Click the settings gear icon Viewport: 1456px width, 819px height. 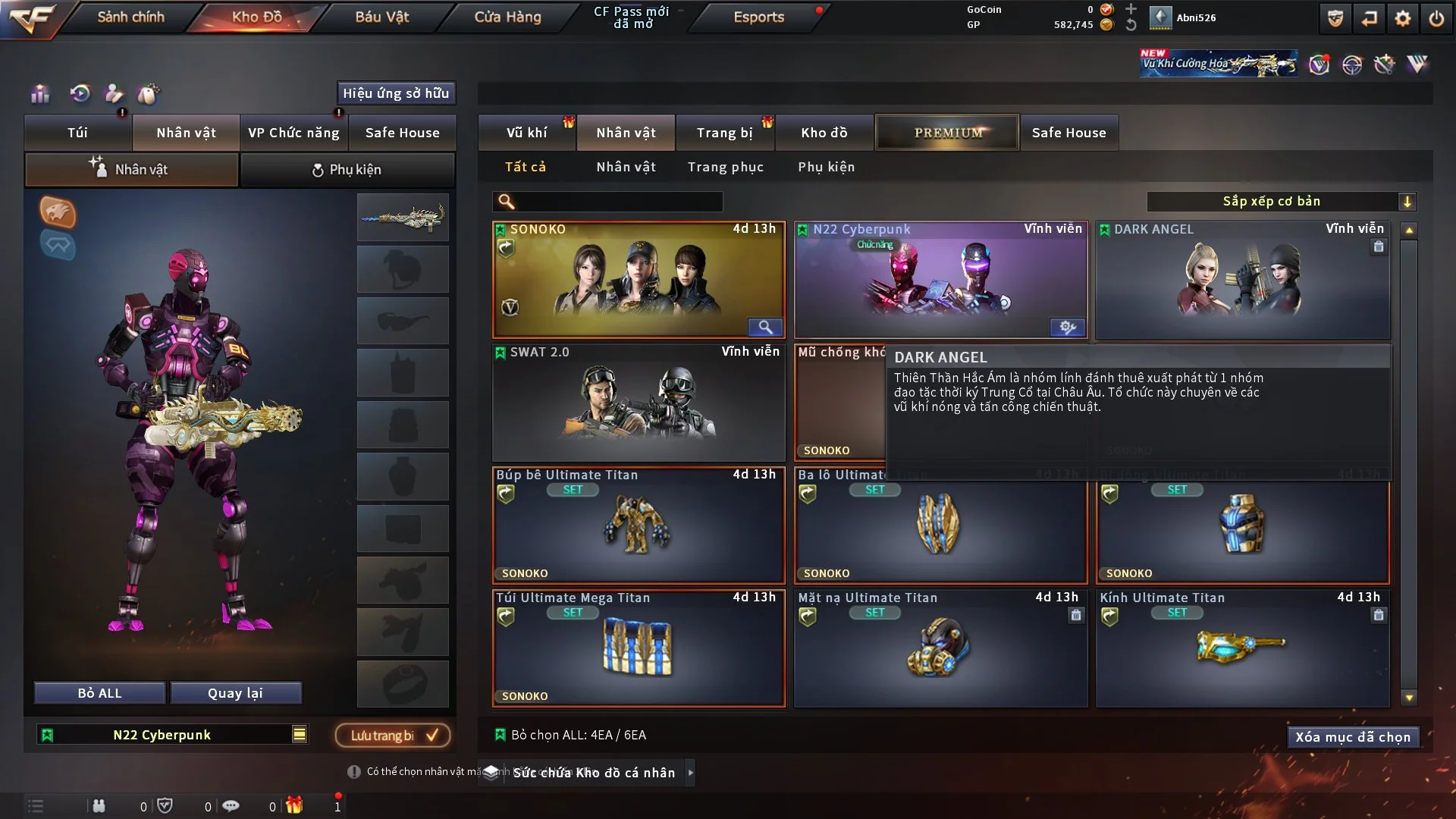coord(1403,18)
